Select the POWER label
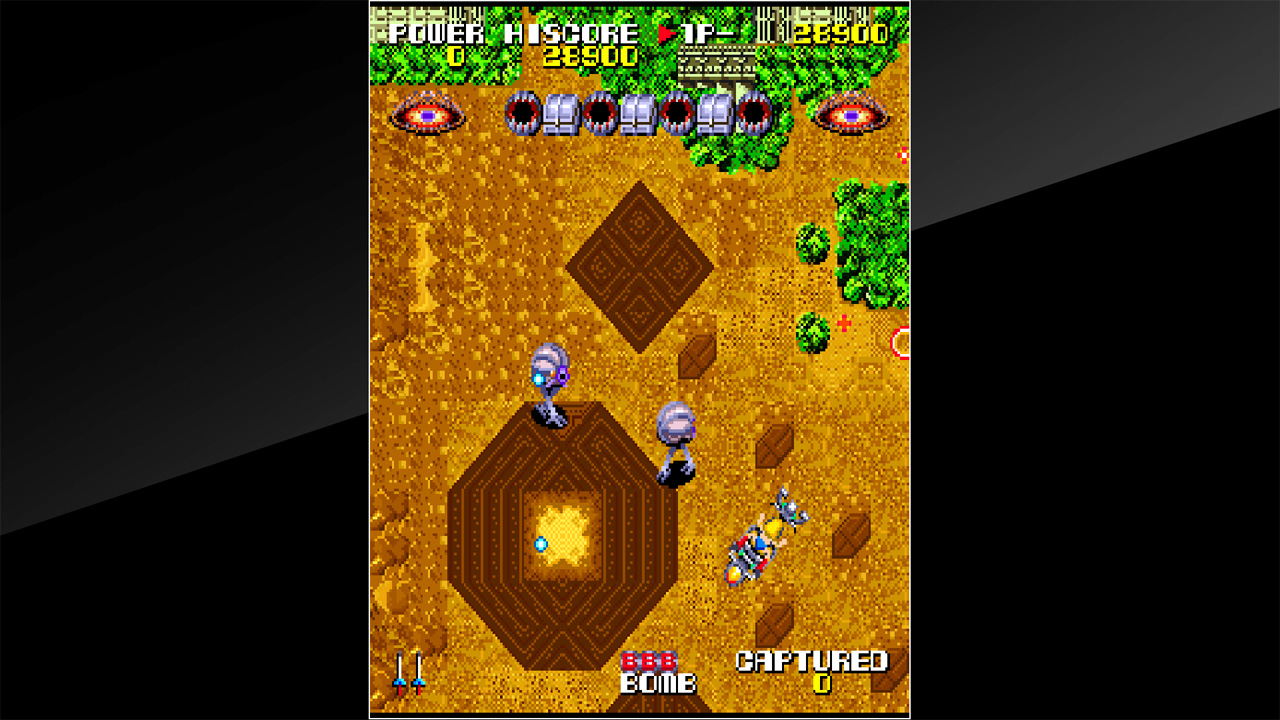 point(437,31)
